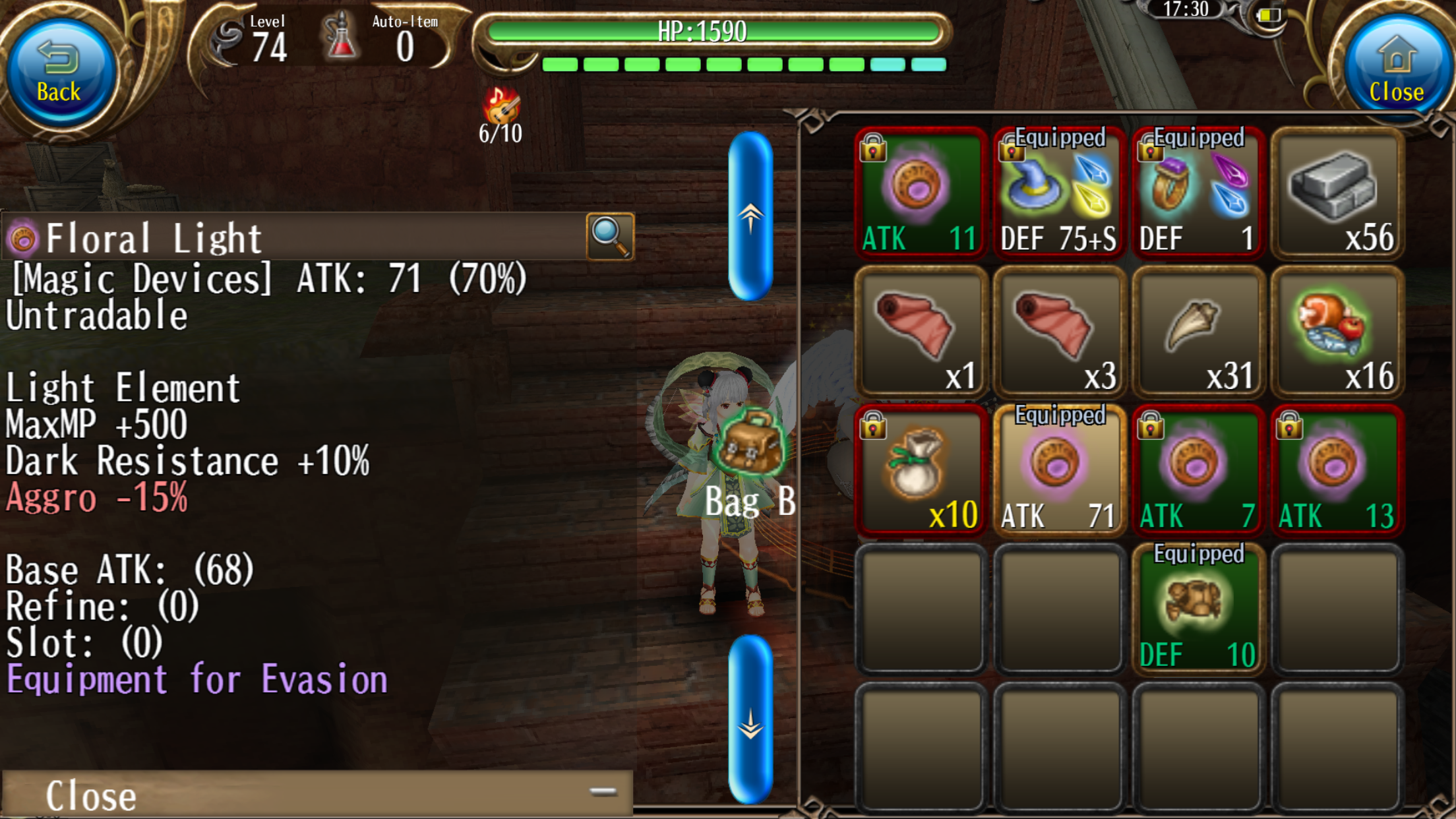Choose the locked white pouch x10
This screenshot has height=819, width=1456.
coord(921,471)
